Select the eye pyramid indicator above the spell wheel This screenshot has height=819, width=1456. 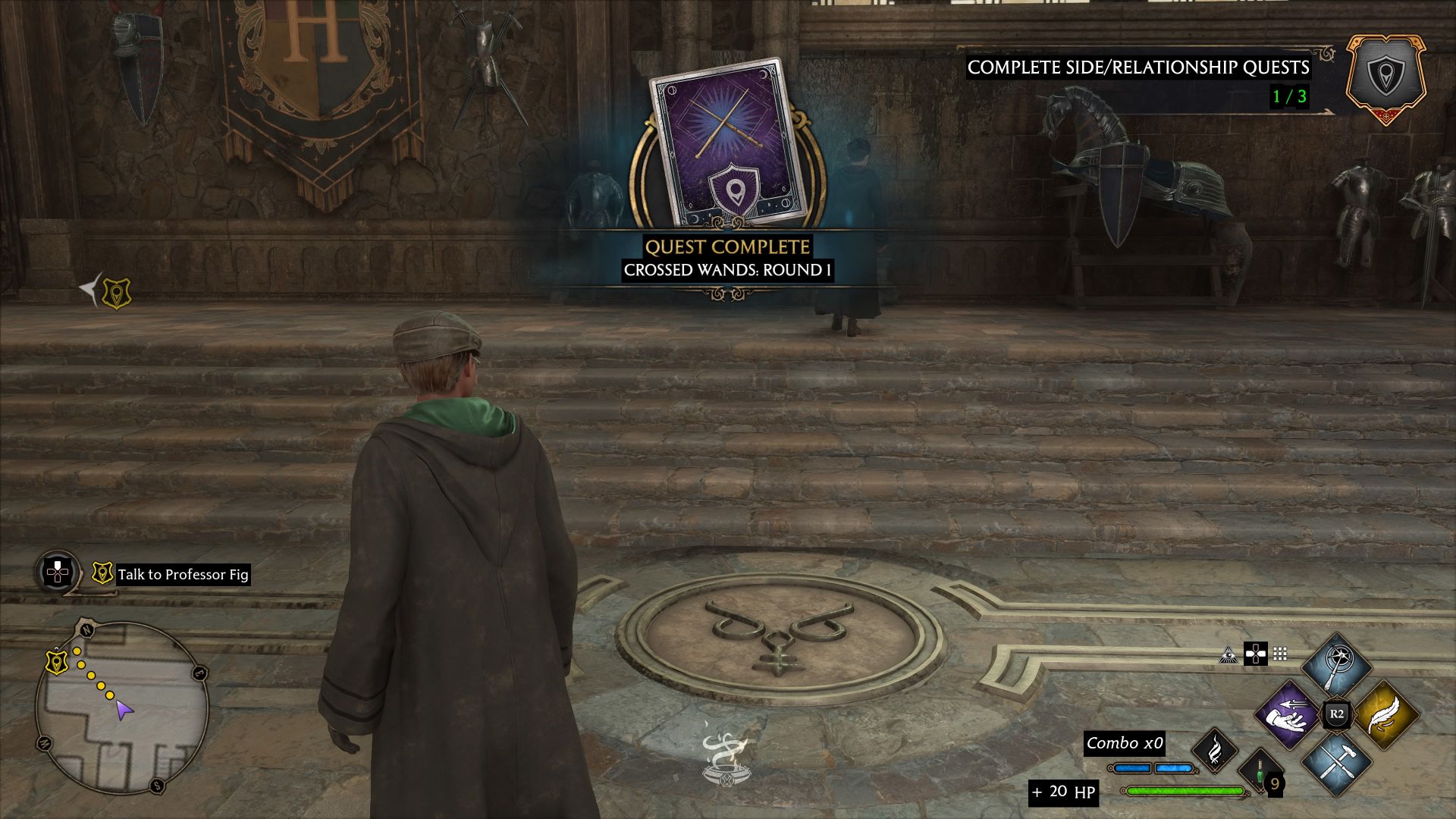click(1229, 655)
